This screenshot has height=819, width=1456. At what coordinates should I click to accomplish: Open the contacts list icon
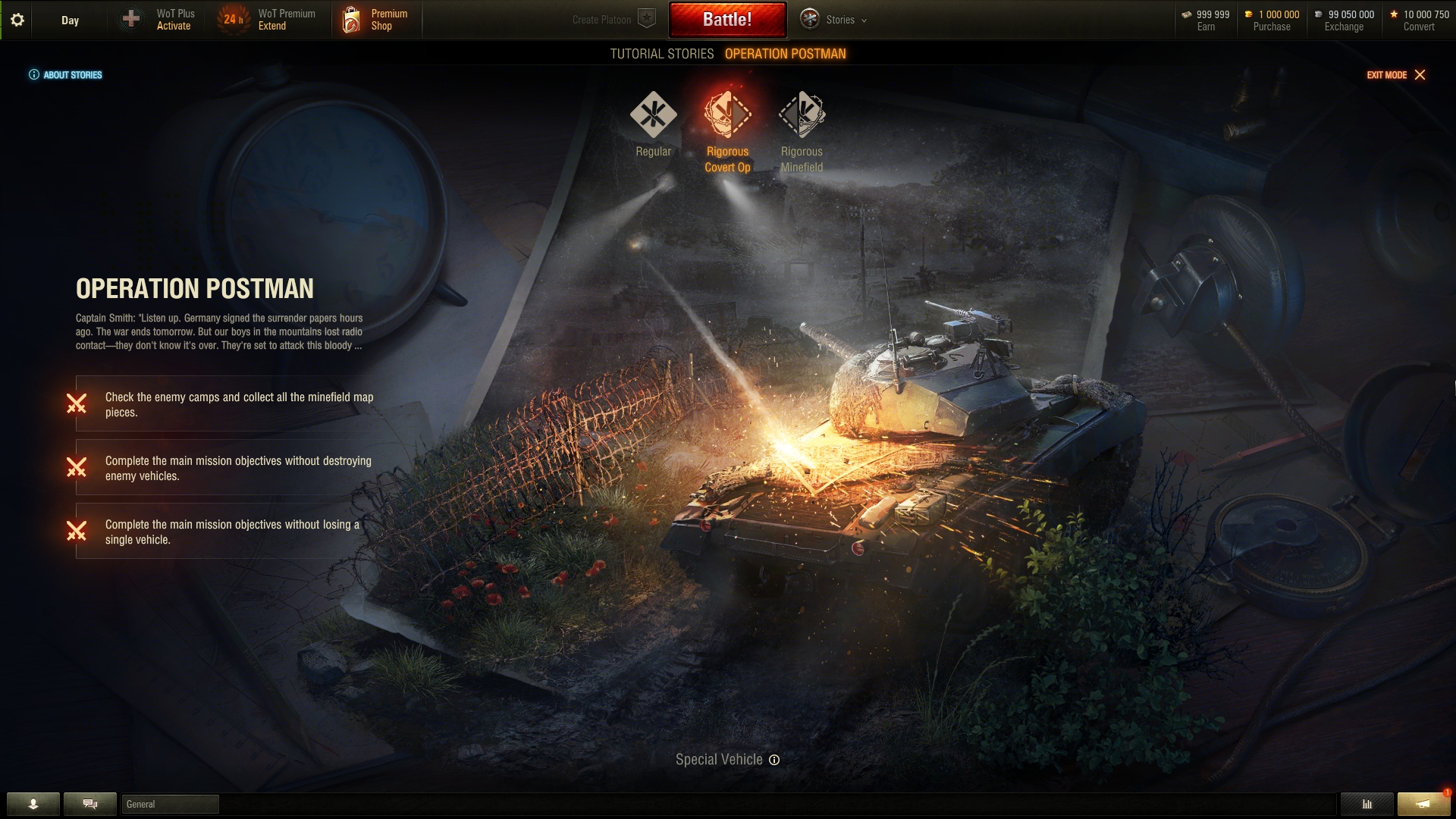[x=32, y=804]
